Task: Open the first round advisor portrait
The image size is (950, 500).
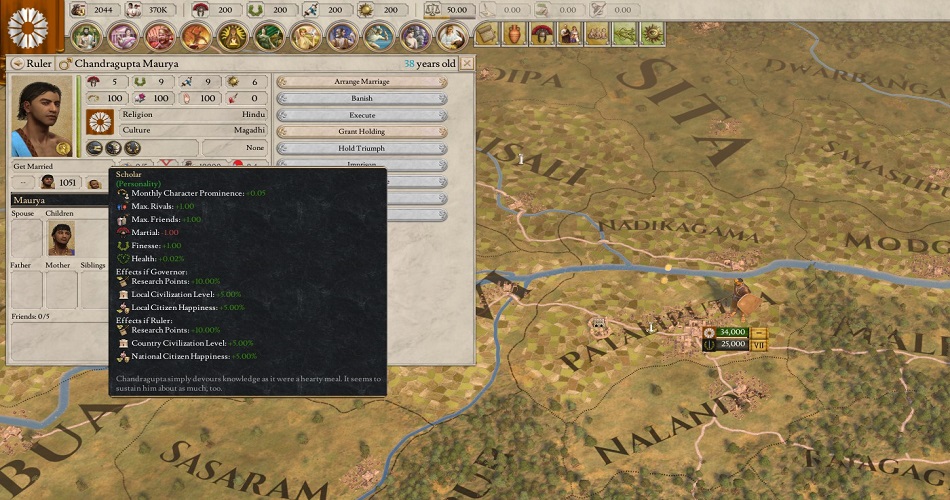Action: point(86,36)
